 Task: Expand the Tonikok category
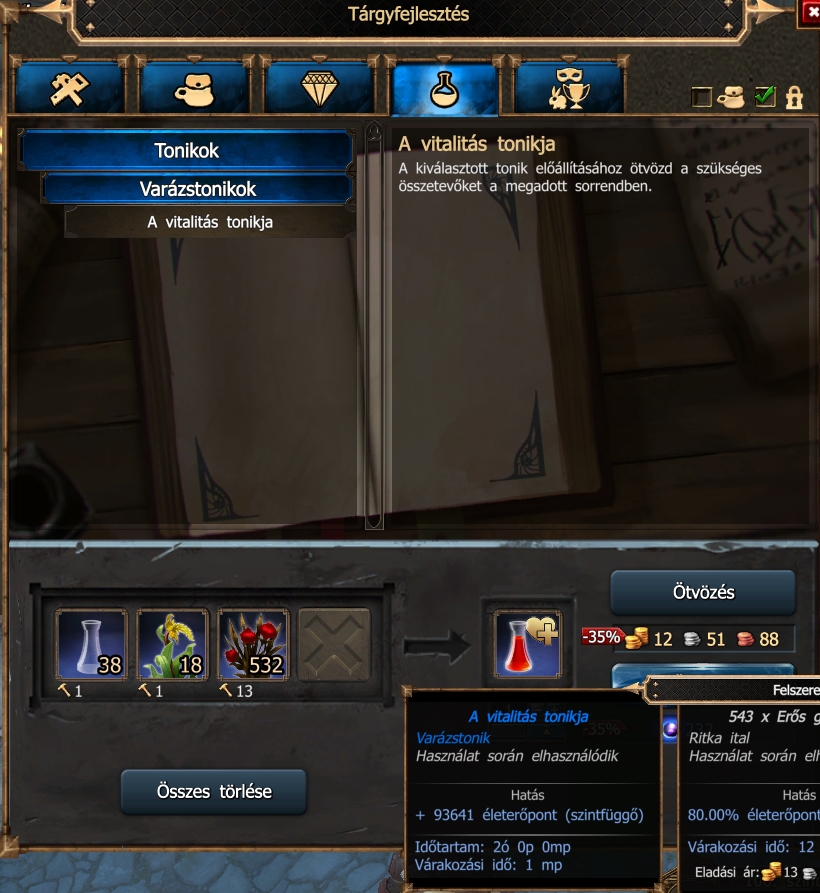click(x=187, y=151)
